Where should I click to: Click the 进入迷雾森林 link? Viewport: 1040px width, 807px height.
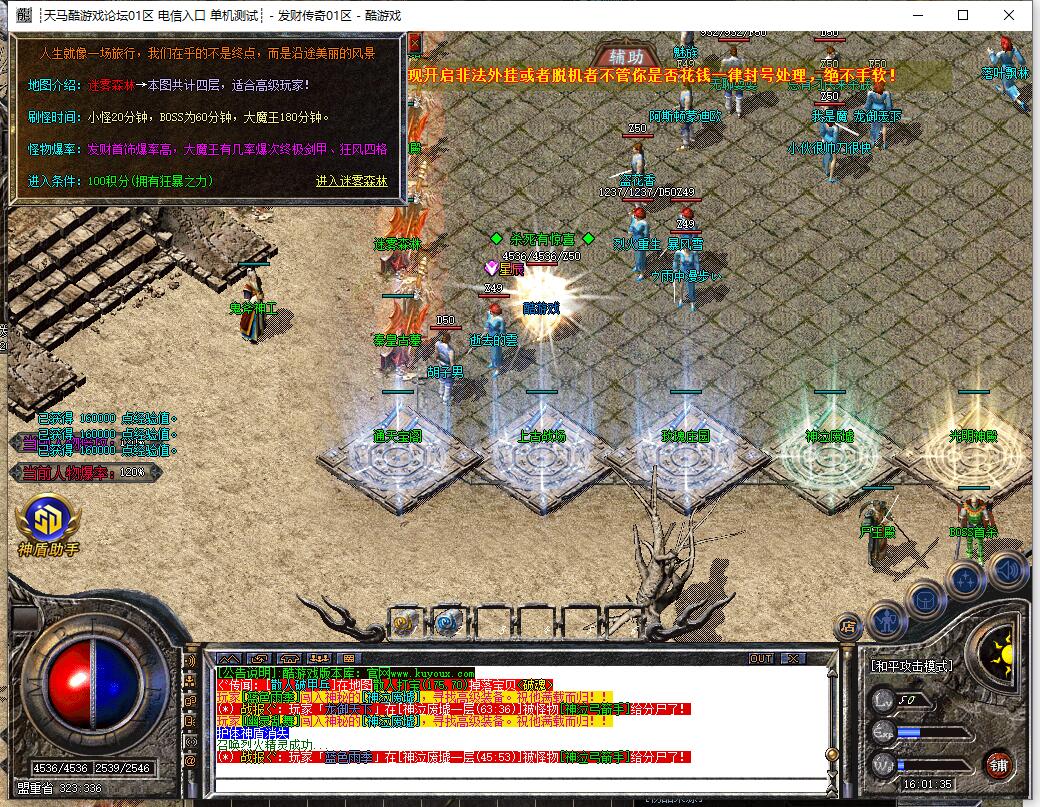[351, 181]
